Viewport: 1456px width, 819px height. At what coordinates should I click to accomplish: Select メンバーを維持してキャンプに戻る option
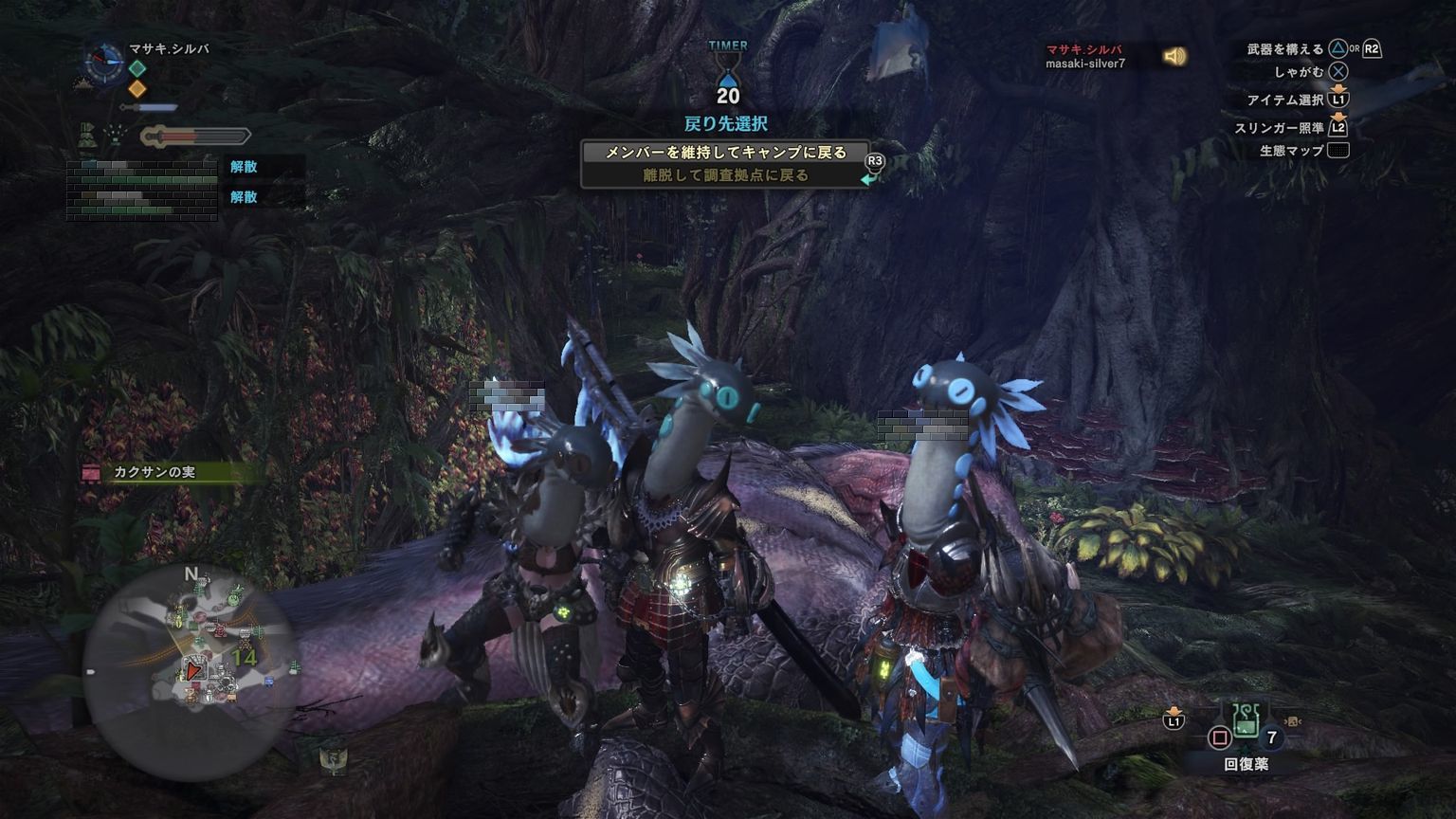pyautogui.click(x=725, y=153)
